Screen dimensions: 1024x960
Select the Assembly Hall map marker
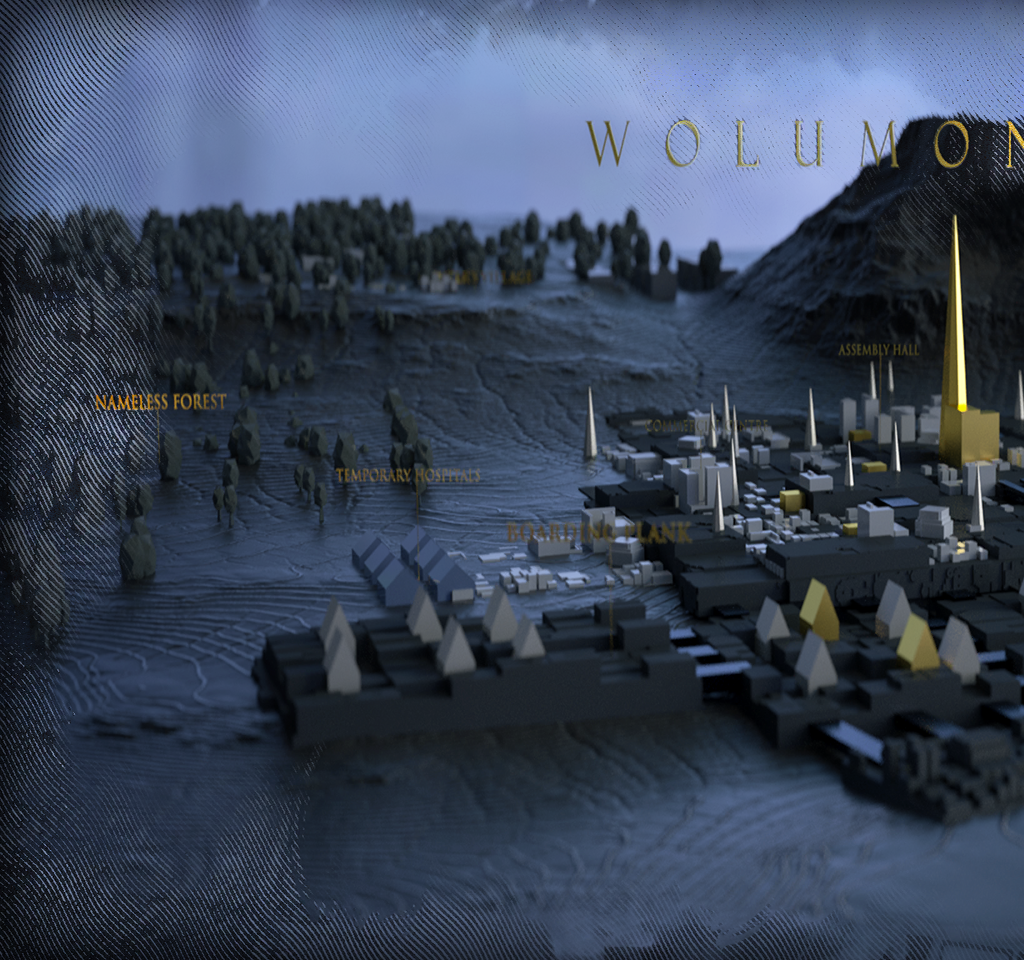[x=878, y=350]
